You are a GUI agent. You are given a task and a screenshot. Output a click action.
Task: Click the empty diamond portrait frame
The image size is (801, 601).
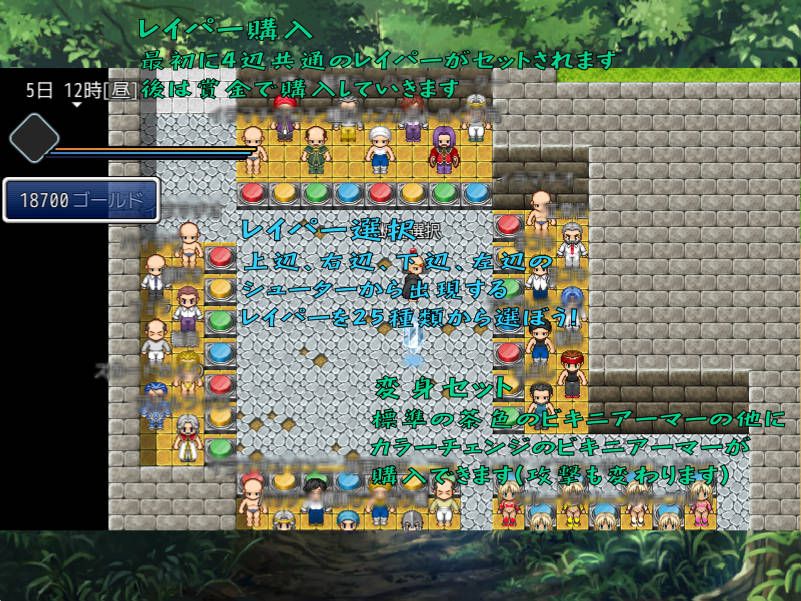[x=35, y=138]
